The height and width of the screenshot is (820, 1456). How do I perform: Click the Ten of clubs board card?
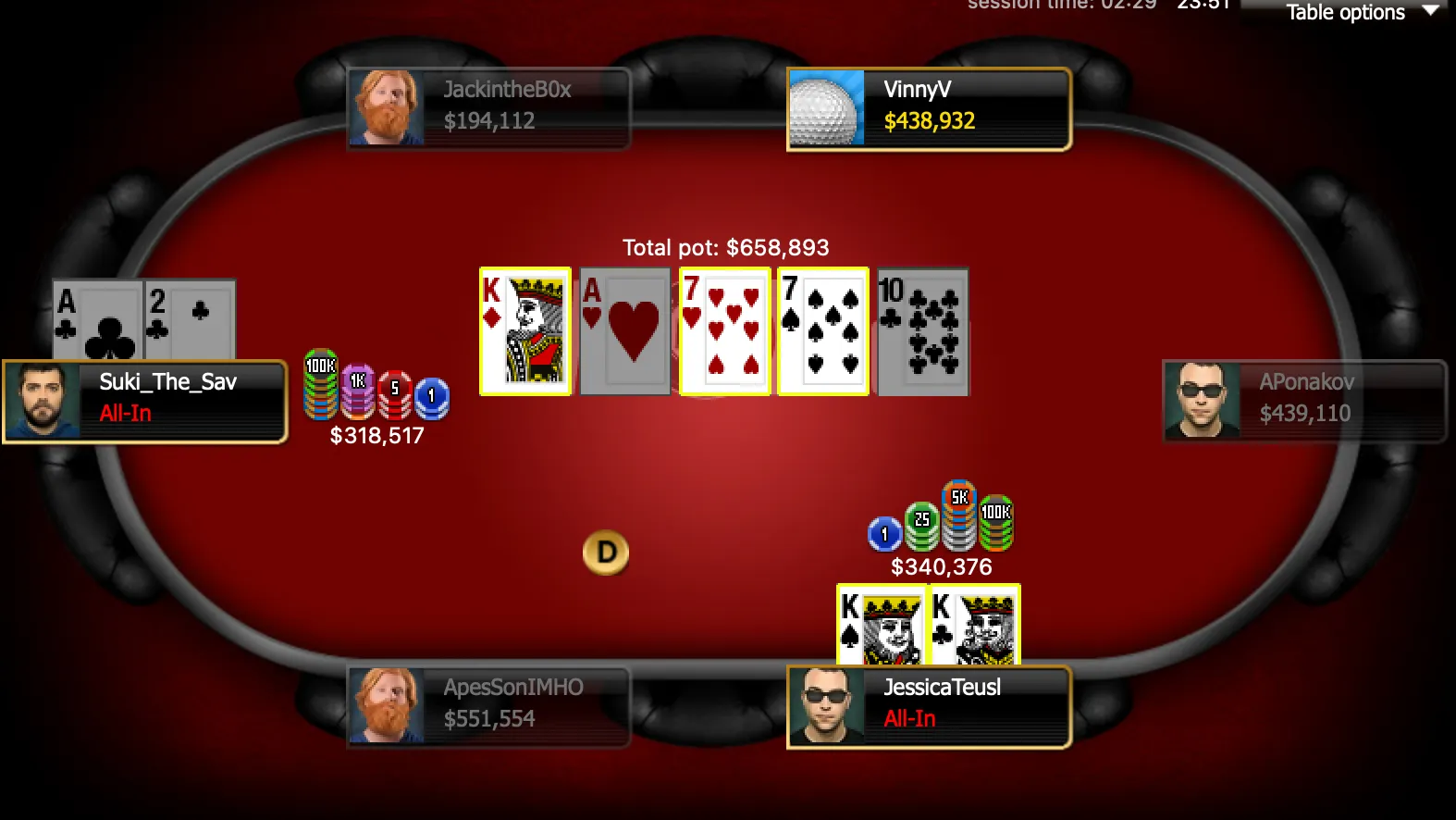[922, 330]
